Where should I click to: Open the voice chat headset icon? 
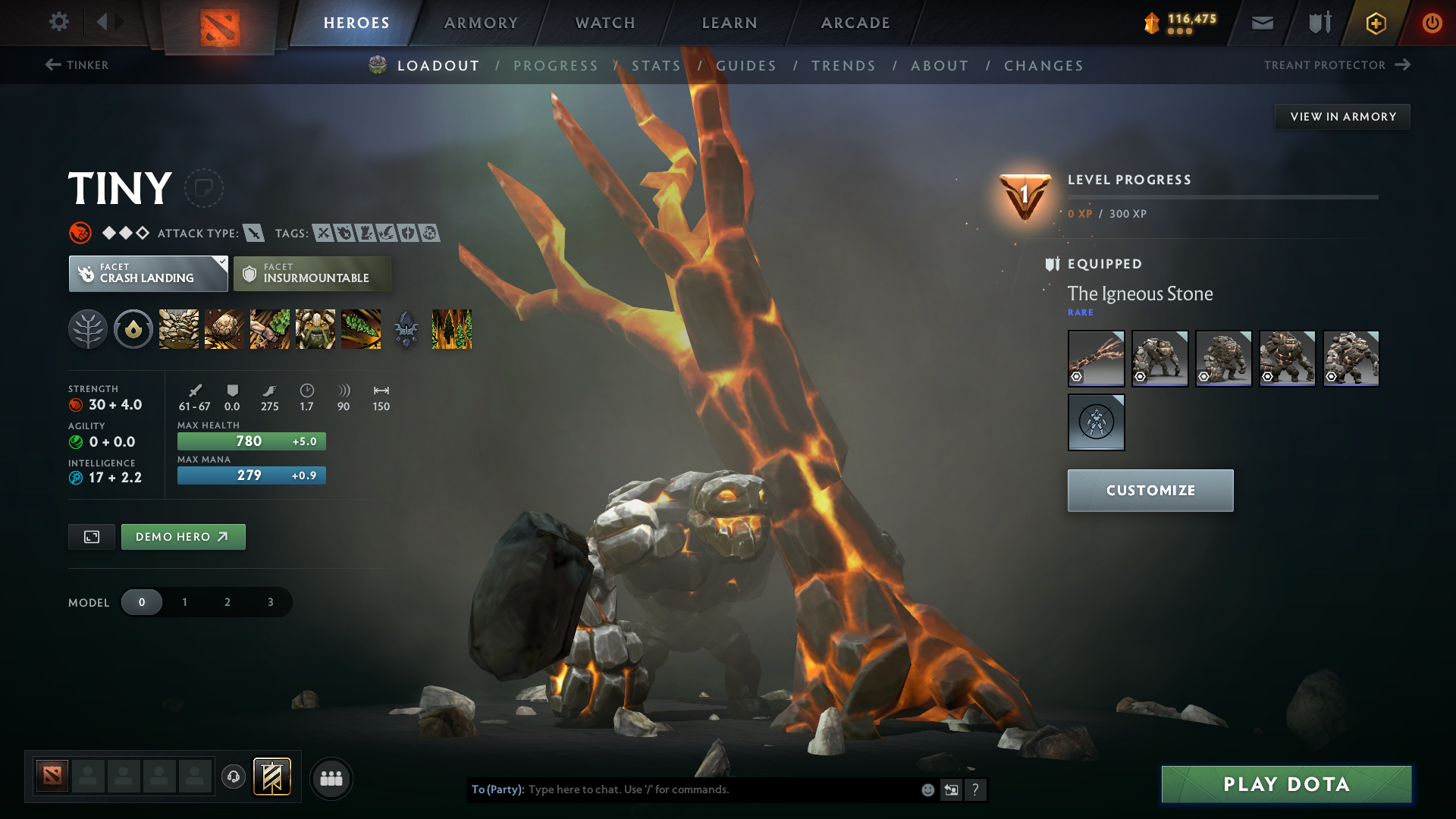[234, 778]
